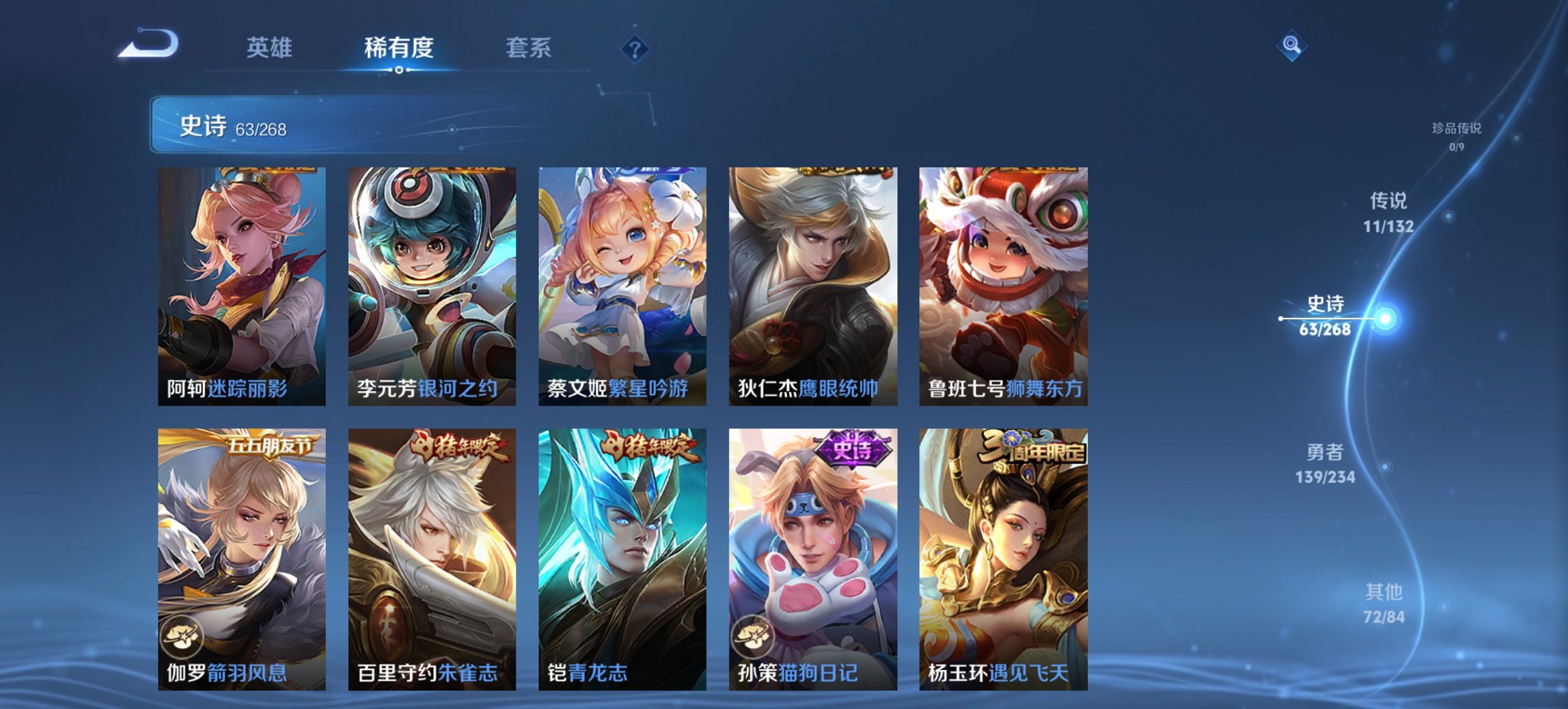Switch to the 套系 tab

point(529,48)
